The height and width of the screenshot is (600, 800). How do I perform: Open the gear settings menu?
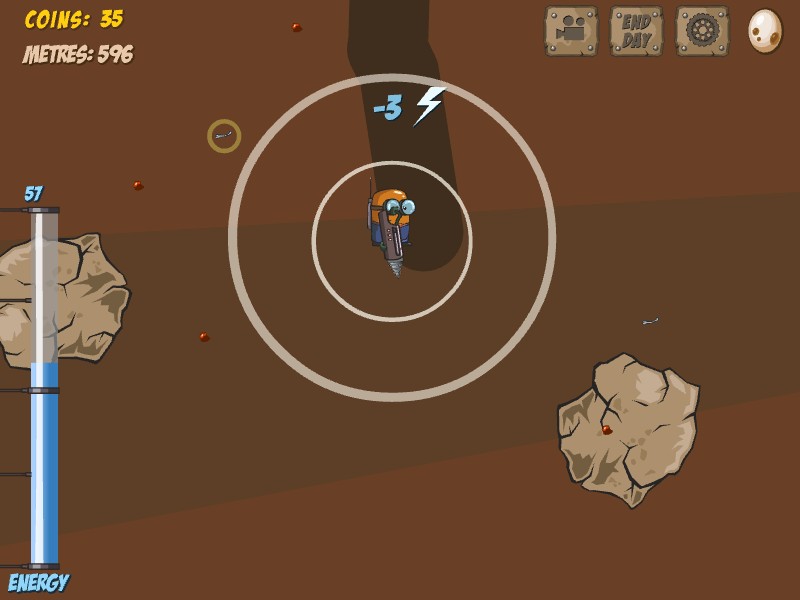pyautogui.click(x=702, y=31)
